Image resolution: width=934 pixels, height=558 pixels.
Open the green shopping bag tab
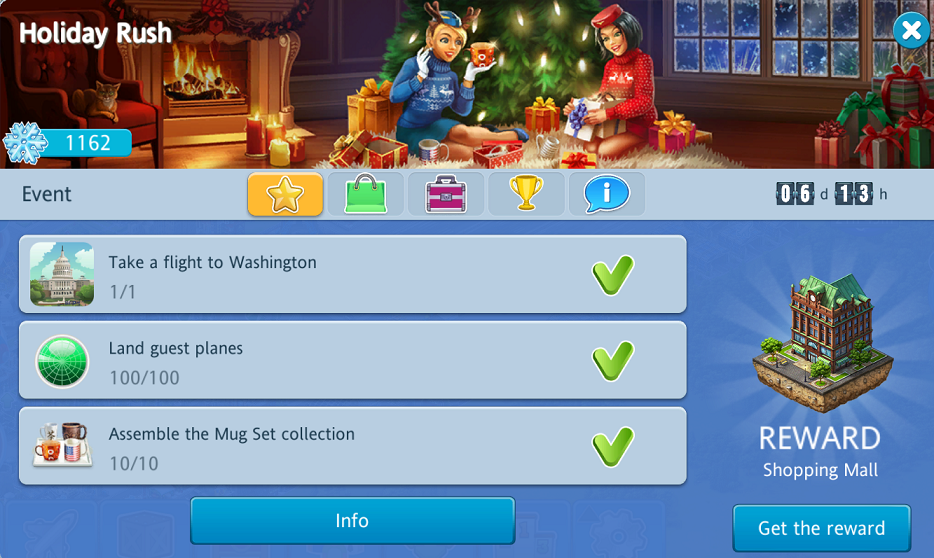coord(365,194)
